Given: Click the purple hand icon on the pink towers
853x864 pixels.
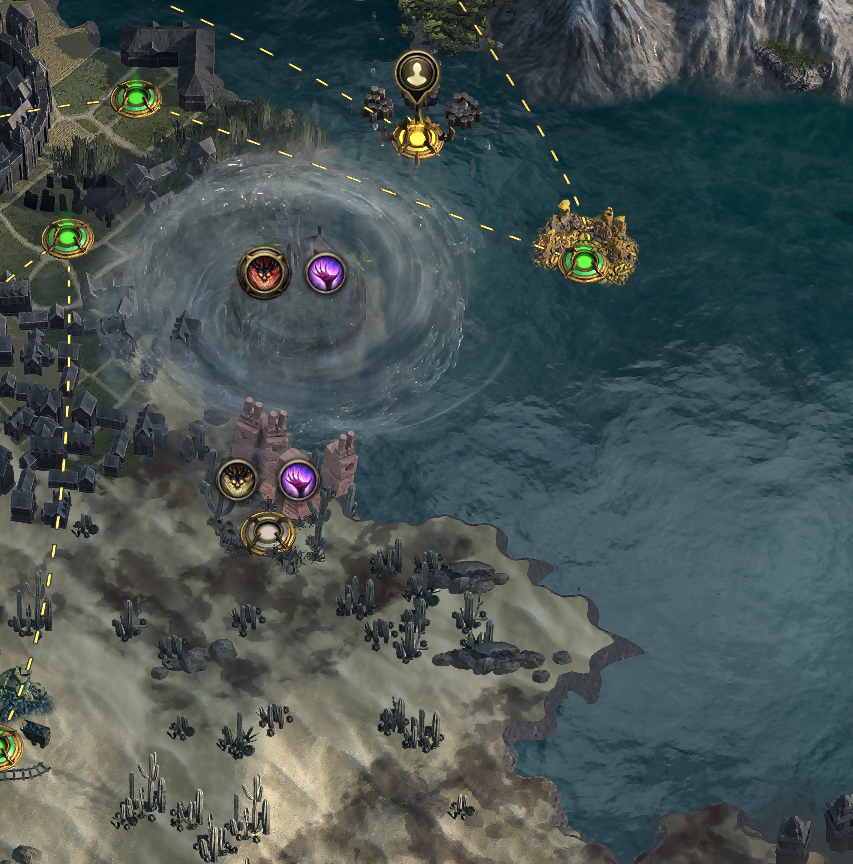Looking at the screenshot, I should click(298, 481).
